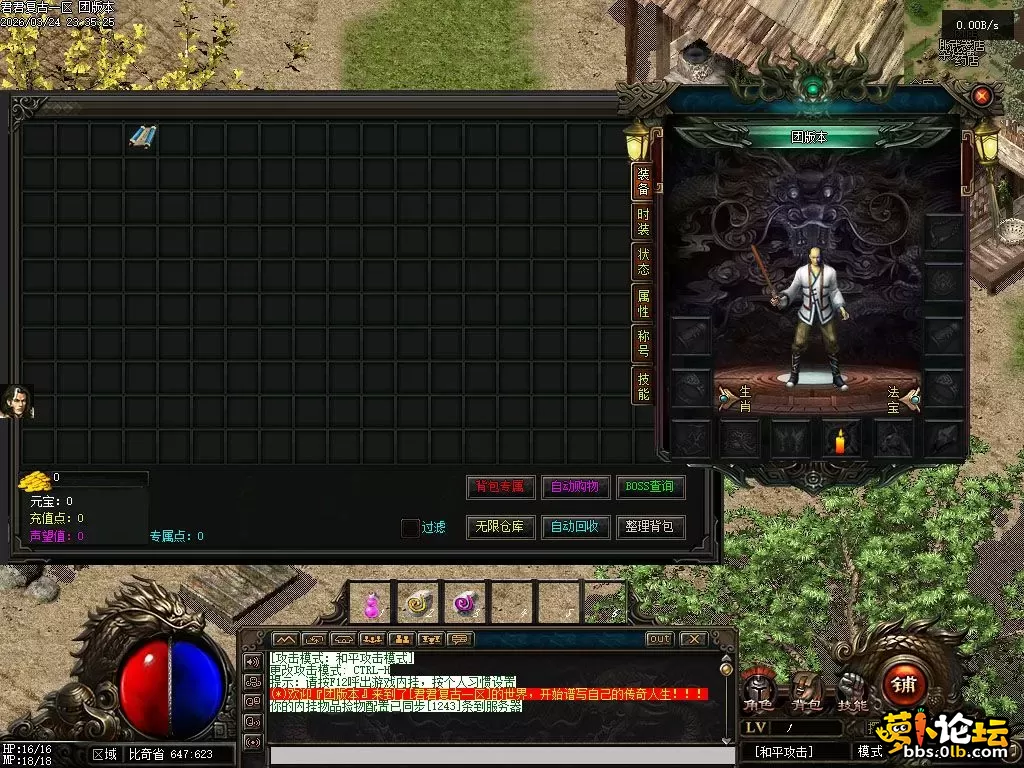Open the 自动购物 auto-shopping button
The image size is (1024, 768).
pos(575,487)
